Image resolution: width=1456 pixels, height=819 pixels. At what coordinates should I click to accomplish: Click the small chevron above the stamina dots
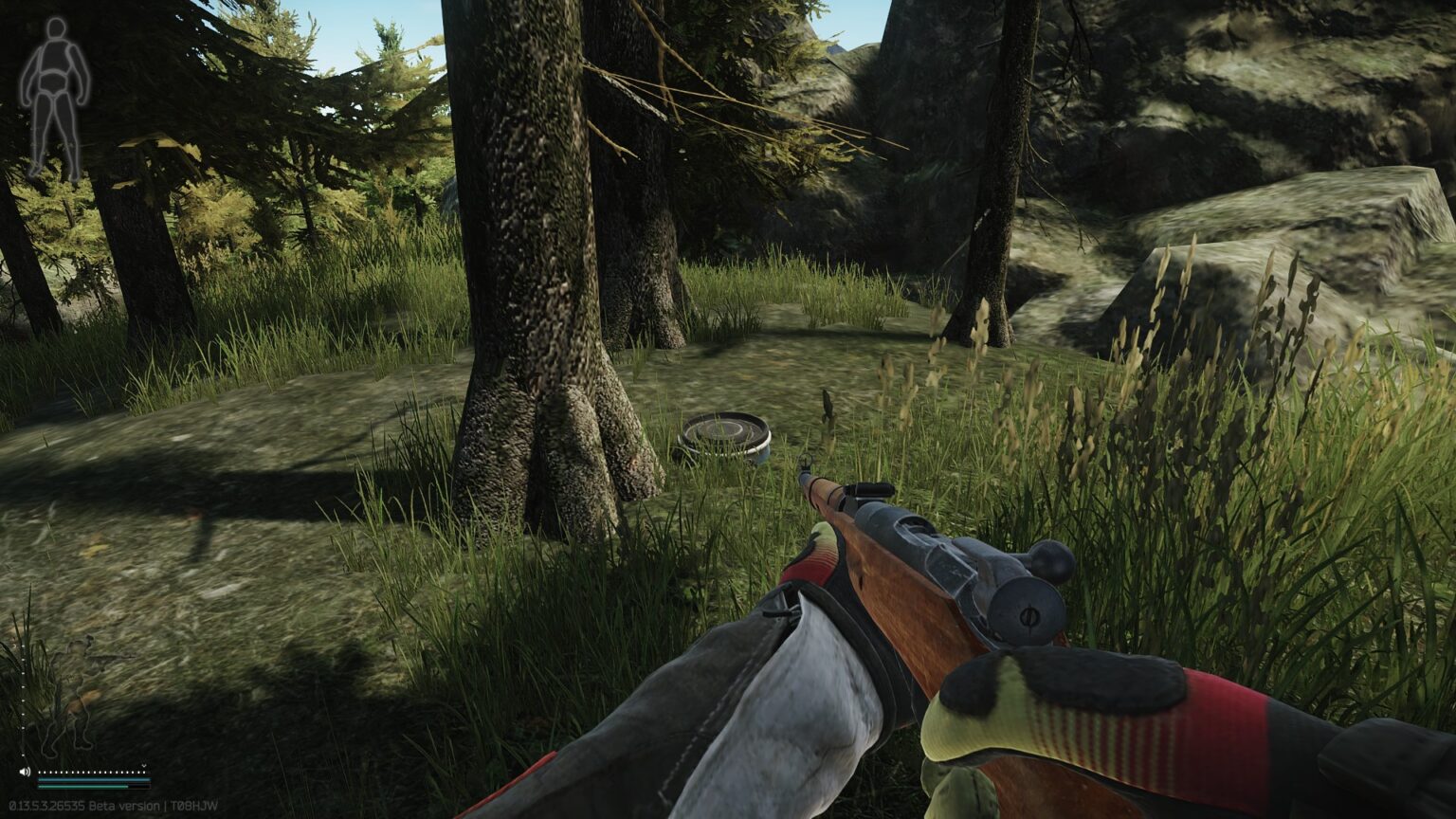point(144,766)
